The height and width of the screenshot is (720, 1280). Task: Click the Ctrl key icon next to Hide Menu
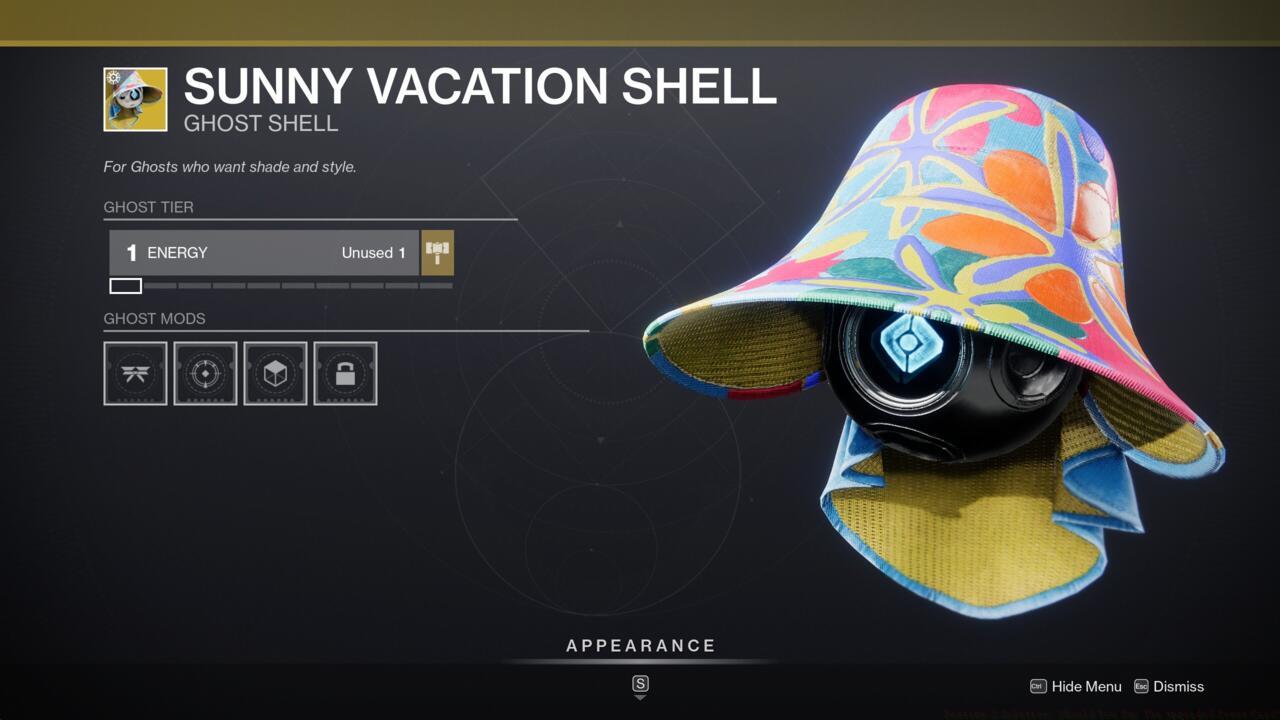(x=1037, y=687)
